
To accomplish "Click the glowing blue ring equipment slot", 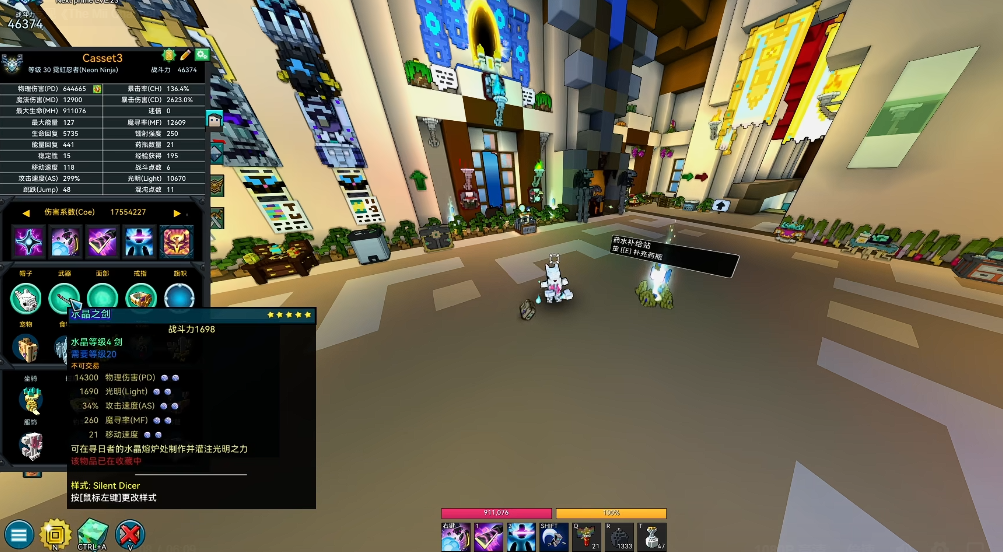I will pyautogui.click(x=179, y=297).
